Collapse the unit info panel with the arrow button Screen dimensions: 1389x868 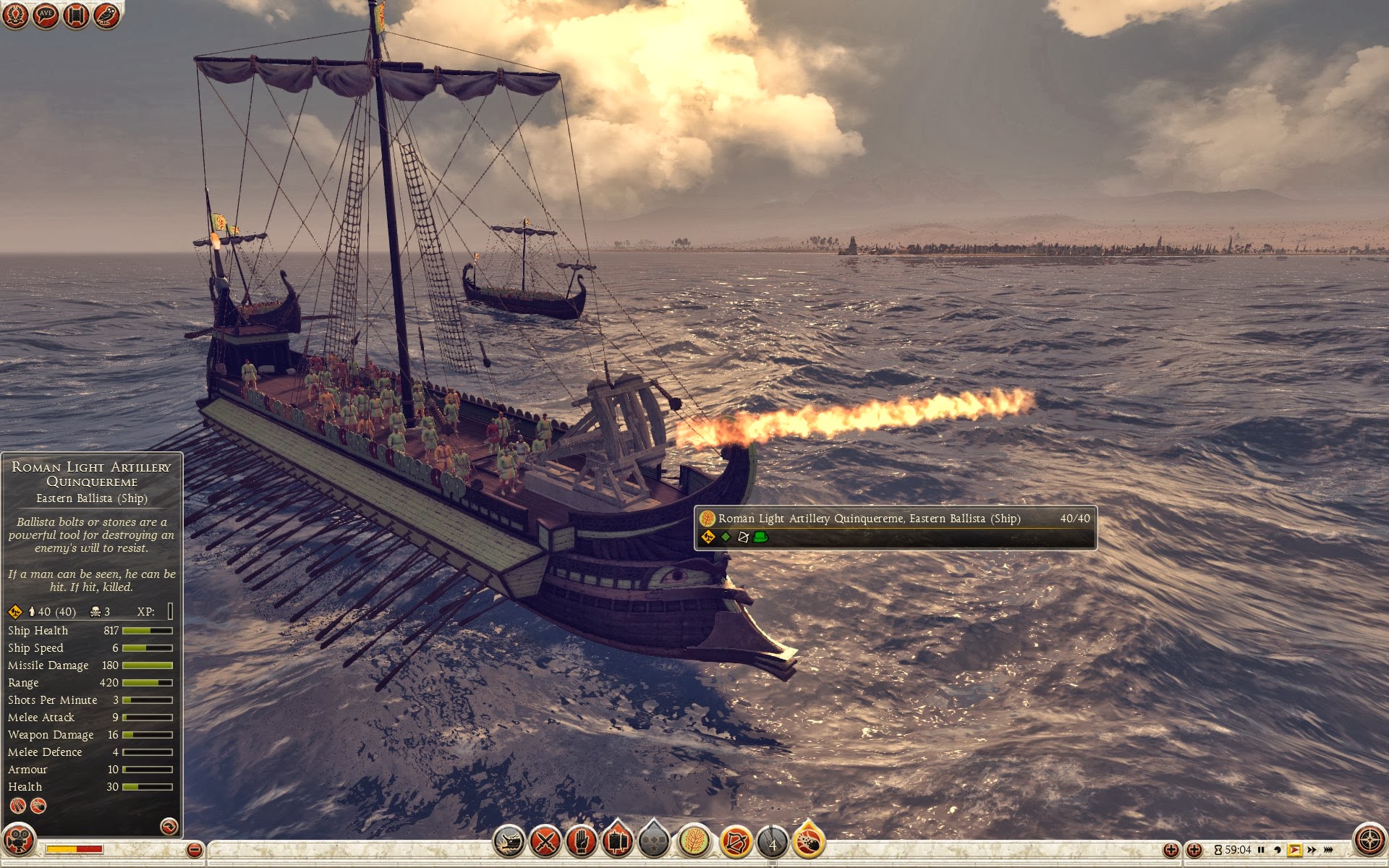[169, 826]
